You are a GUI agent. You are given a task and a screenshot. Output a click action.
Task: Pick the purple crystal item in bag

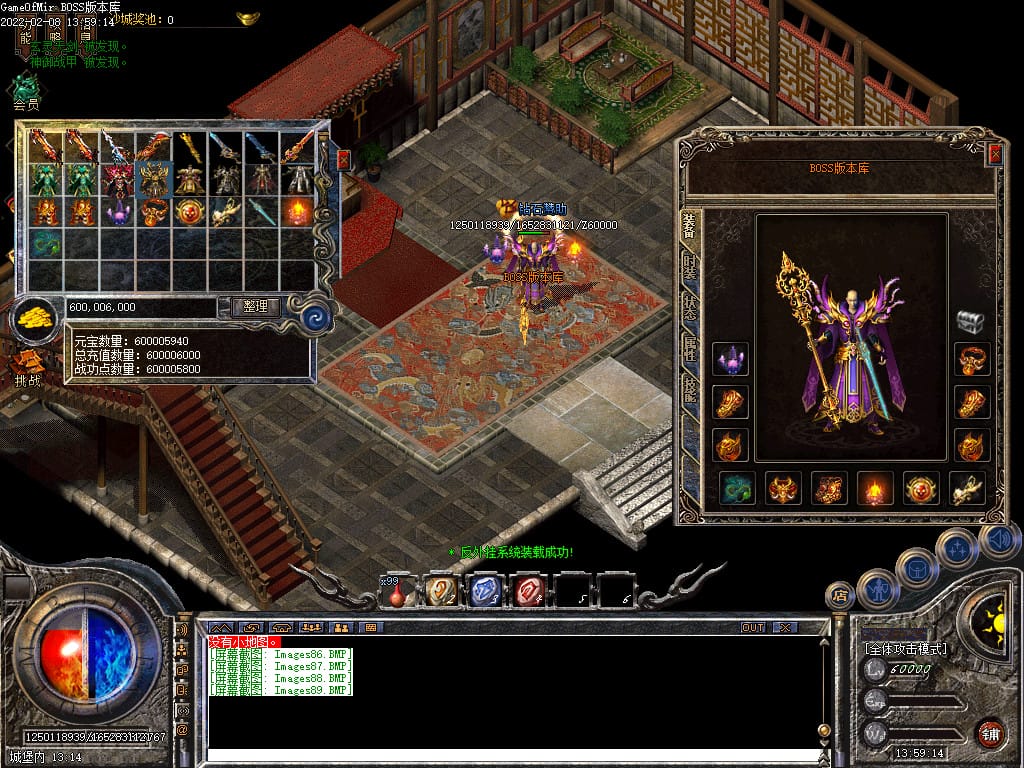(x=118, y=212)
